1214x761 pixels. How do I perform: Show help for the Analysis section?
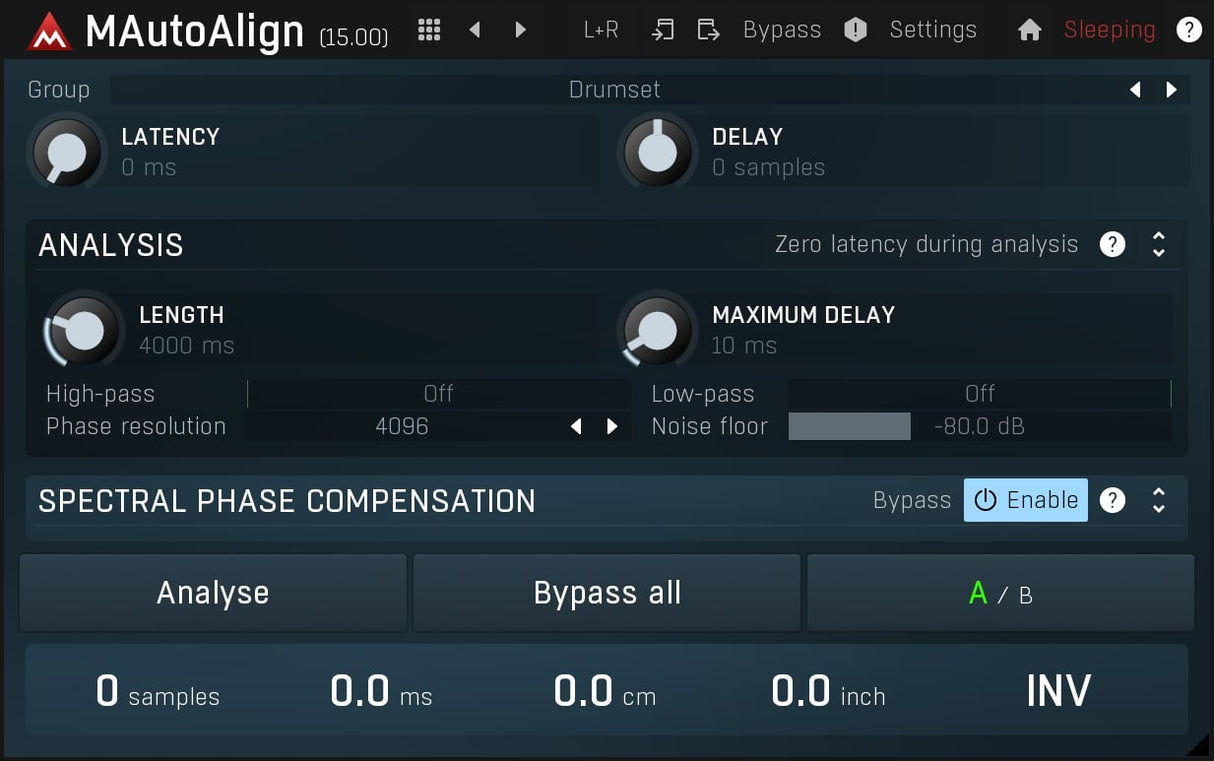coord(1112,244)
